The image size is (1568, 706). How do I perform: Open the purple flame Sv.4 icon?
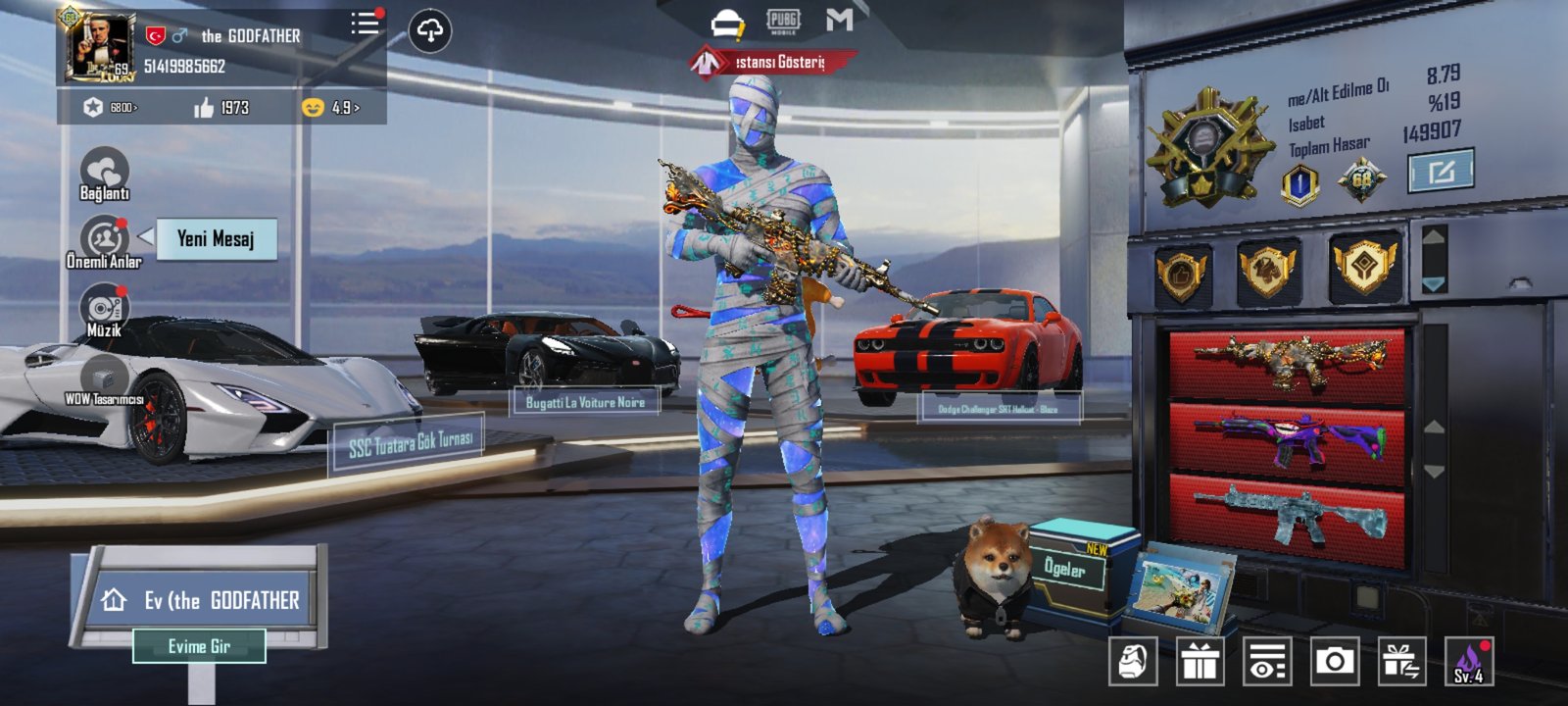point(1468,662)
